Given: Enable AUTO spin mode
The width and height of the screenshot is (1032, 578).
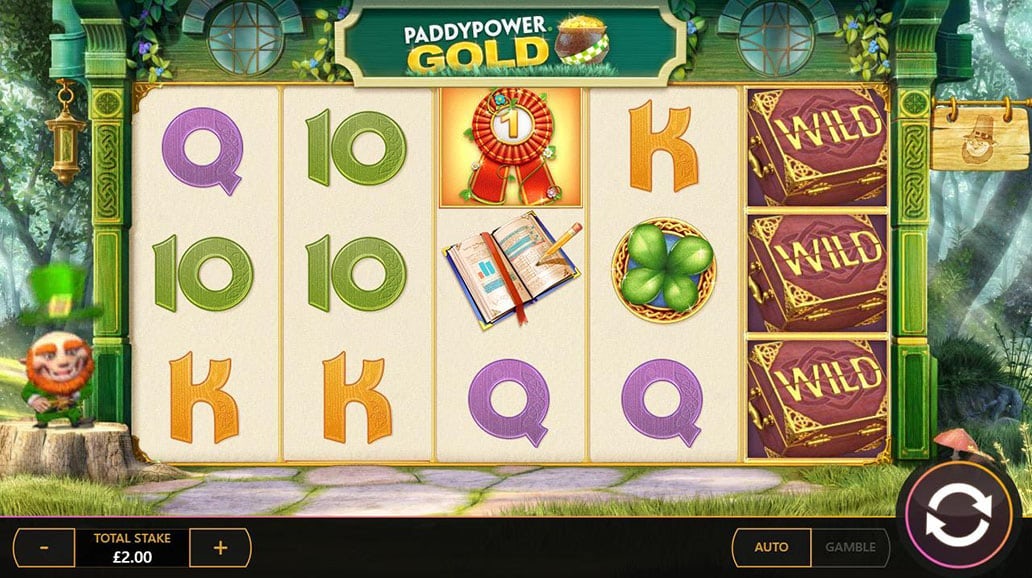Looking at the screenshot, I should (x=771, y=547).
